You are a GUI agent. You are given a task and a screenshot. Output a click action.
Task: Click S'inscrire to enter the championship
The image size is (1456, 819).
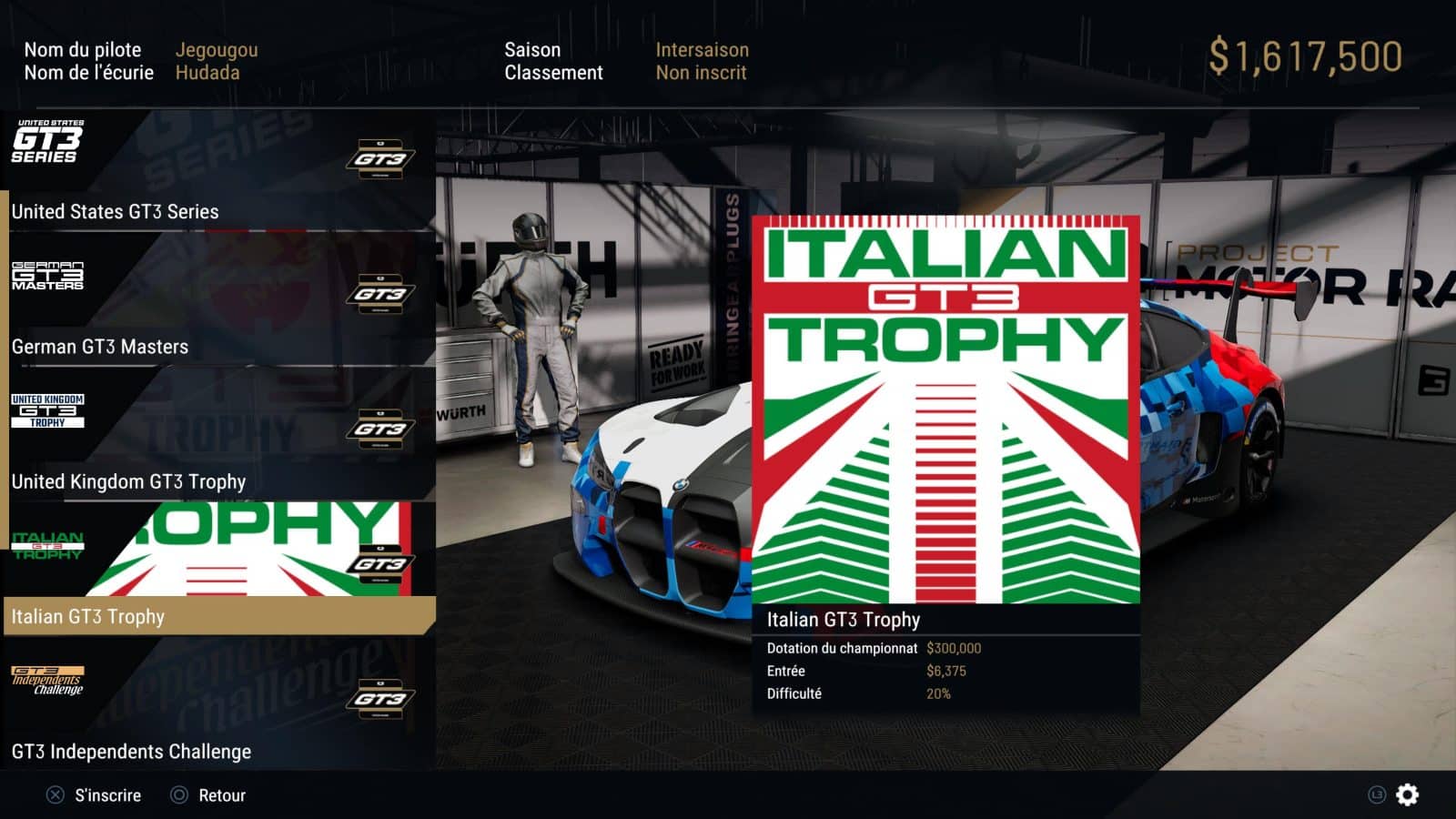[95, 795]
